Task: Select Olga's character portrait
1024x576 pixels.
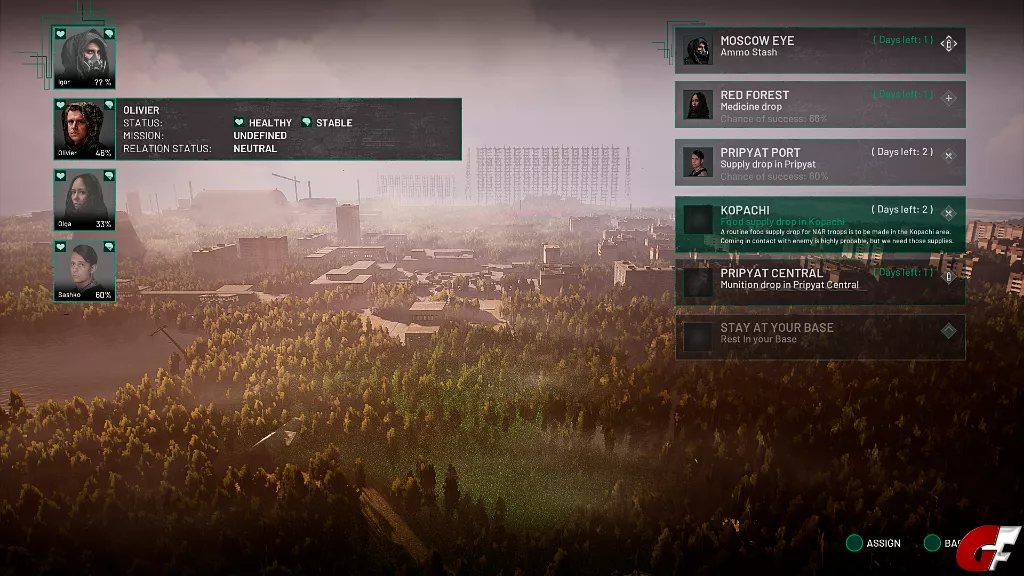Action: pos(85,199)
